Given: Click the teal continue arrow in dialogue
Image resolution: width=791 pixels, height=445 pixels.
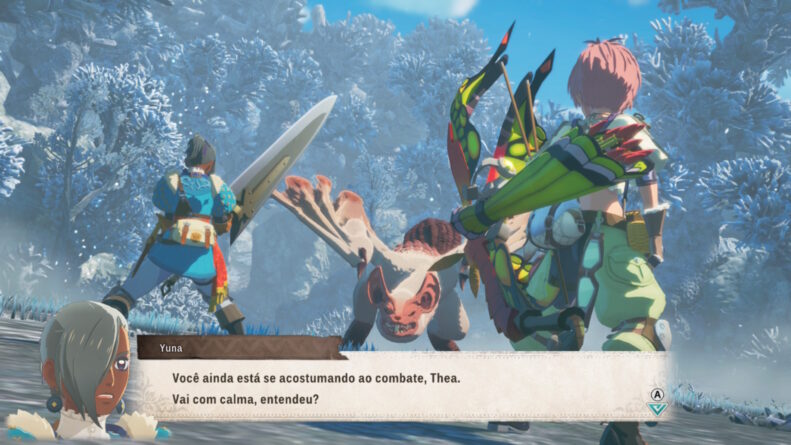Looking at the screenshot, I should point(657,408).
